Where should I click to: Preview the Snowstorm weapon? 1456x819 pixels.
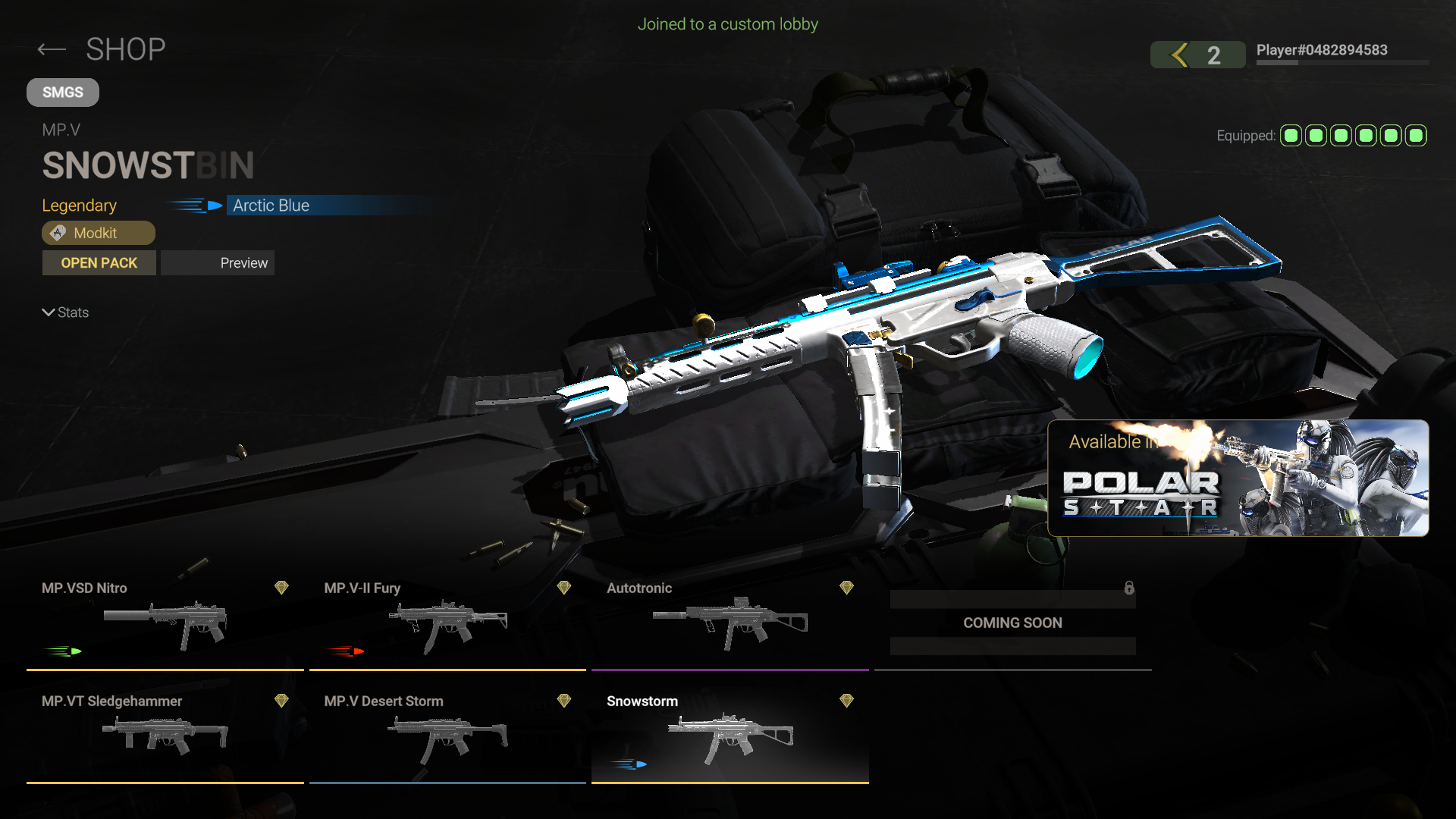click(x=218, y=263)
